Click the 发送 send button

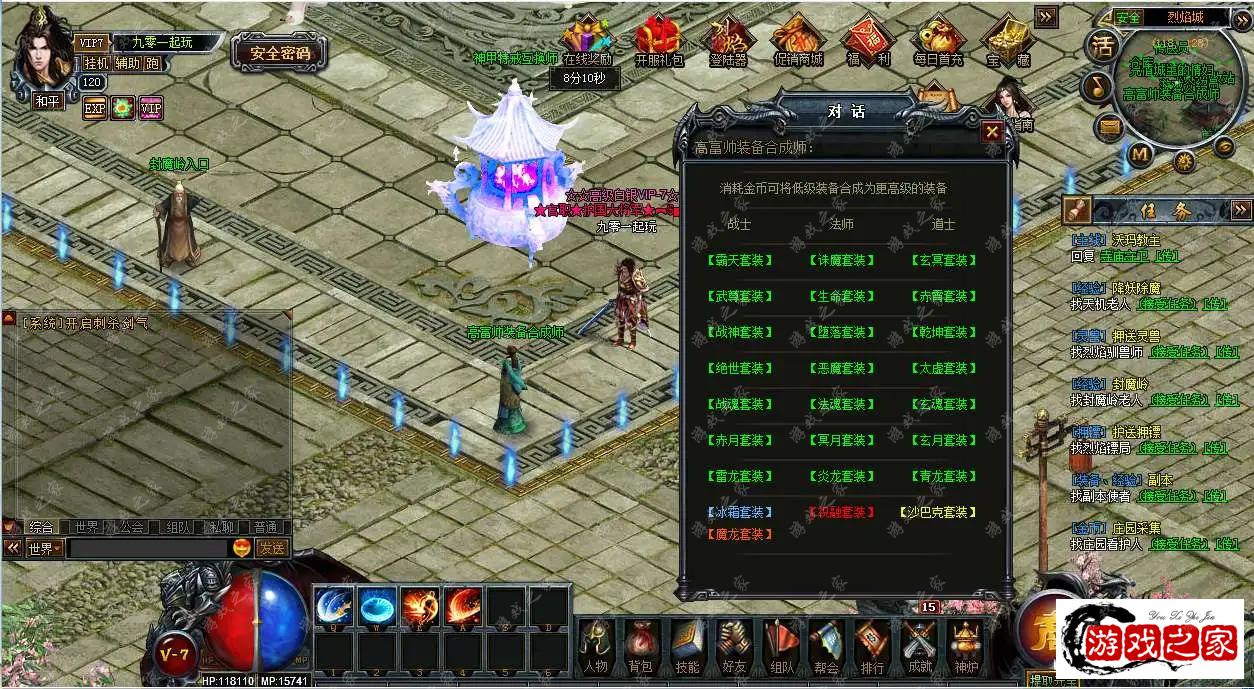click(x=272, y=548)
